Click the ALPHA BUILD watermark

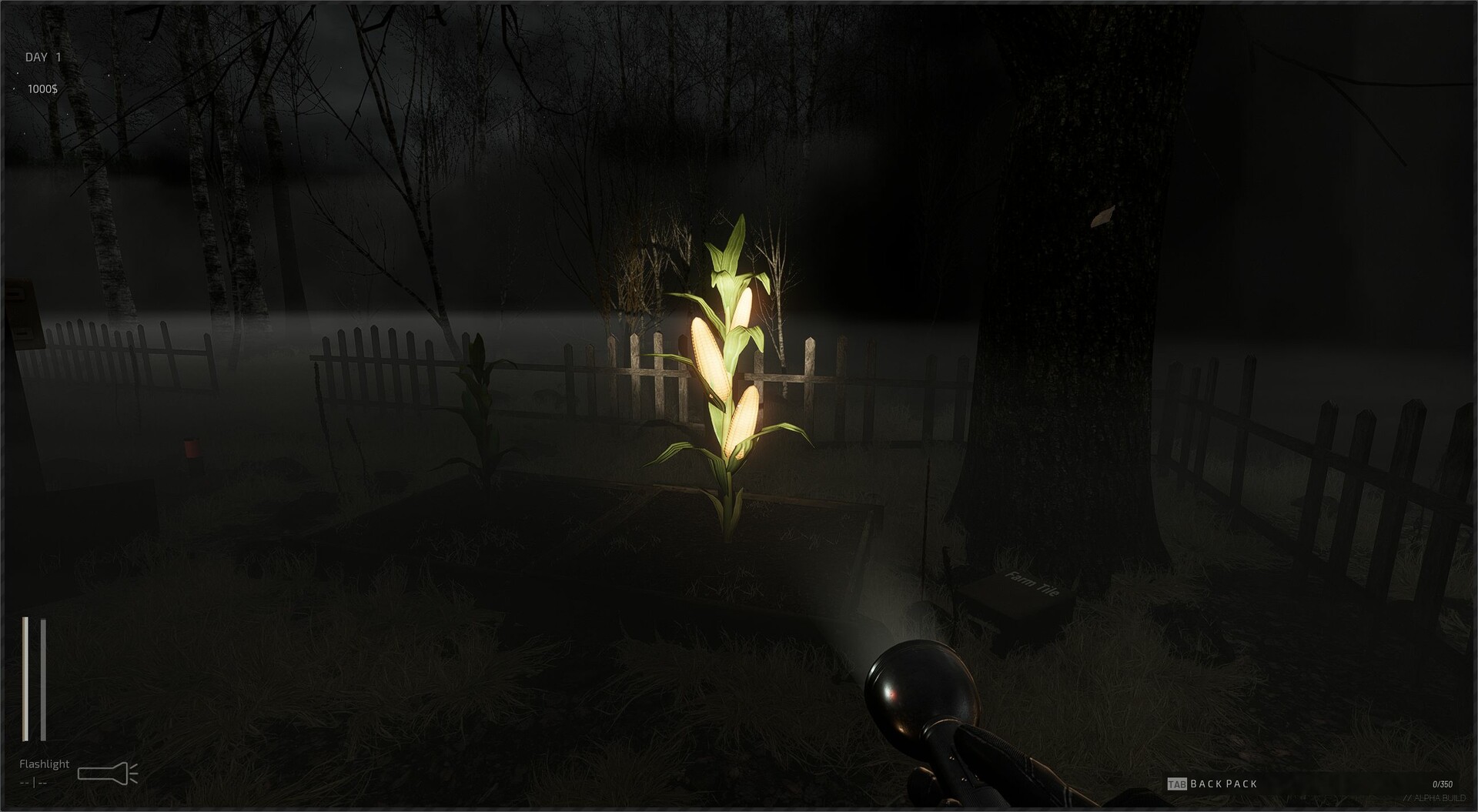coord(1435,797)
